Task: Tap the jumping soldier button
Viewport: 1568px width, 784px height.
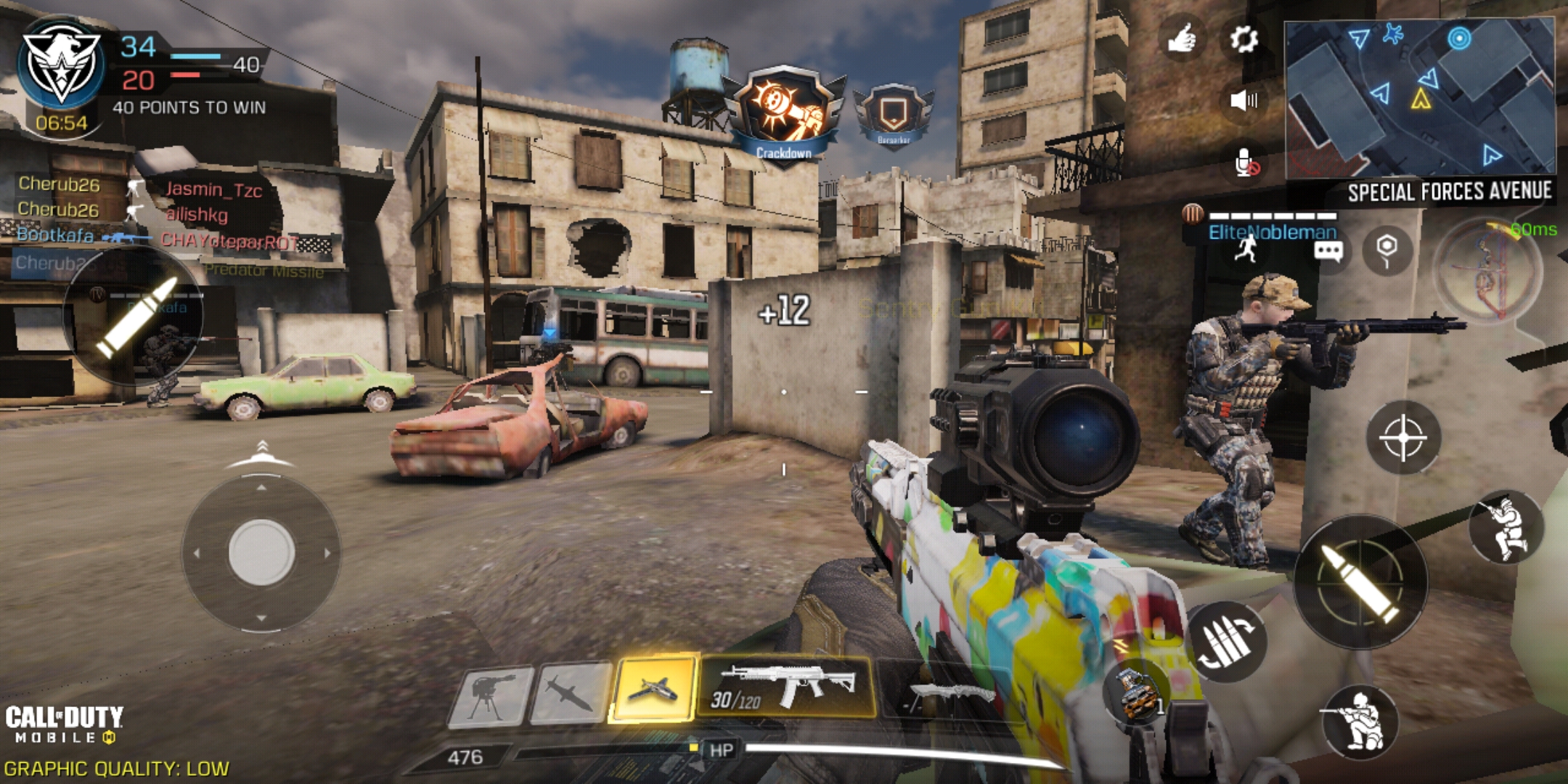Action: point(1506,528)
